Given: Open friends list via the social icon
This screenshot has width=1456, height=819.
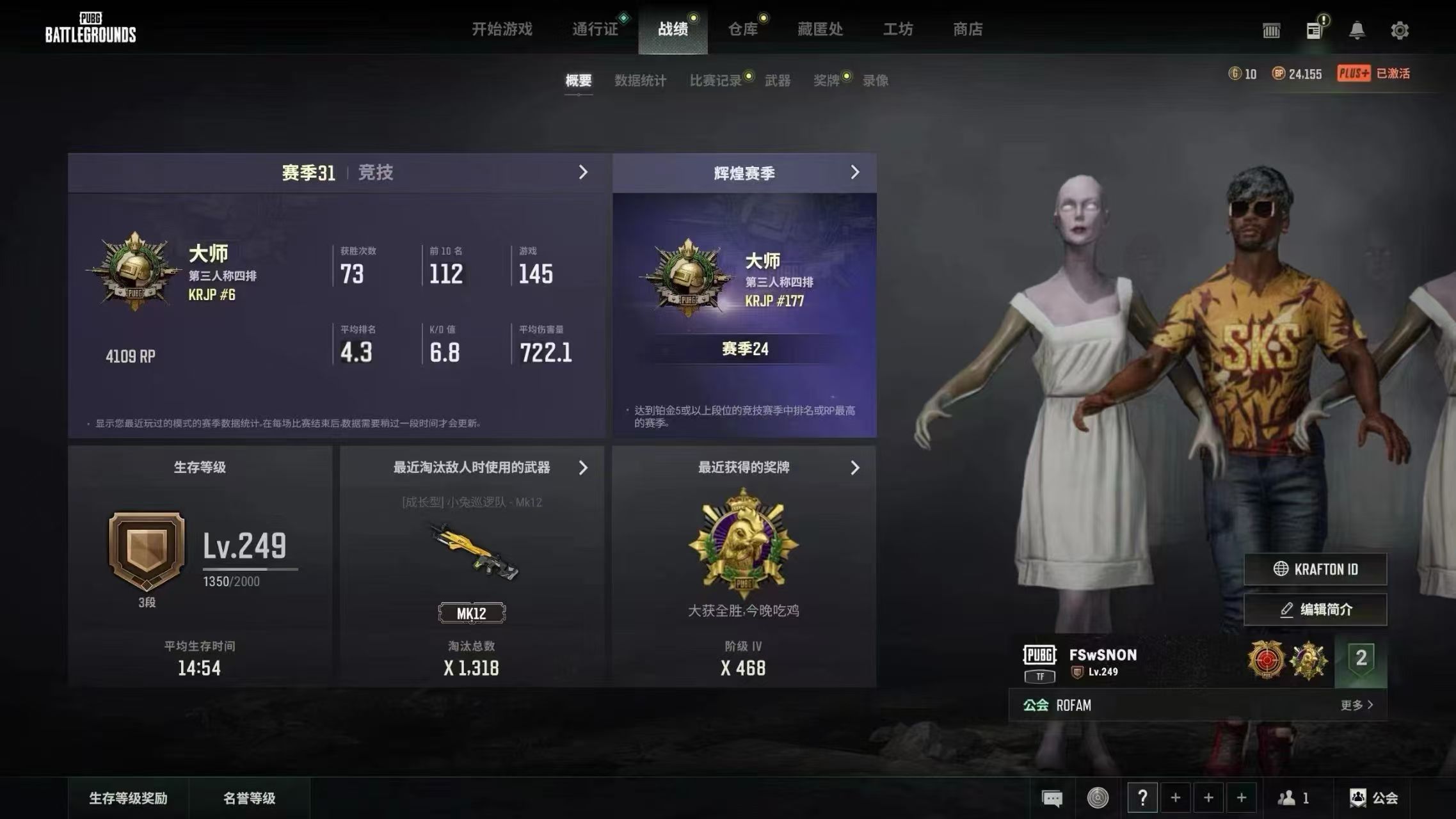Looking at the screenshot, I should 1286,797.
